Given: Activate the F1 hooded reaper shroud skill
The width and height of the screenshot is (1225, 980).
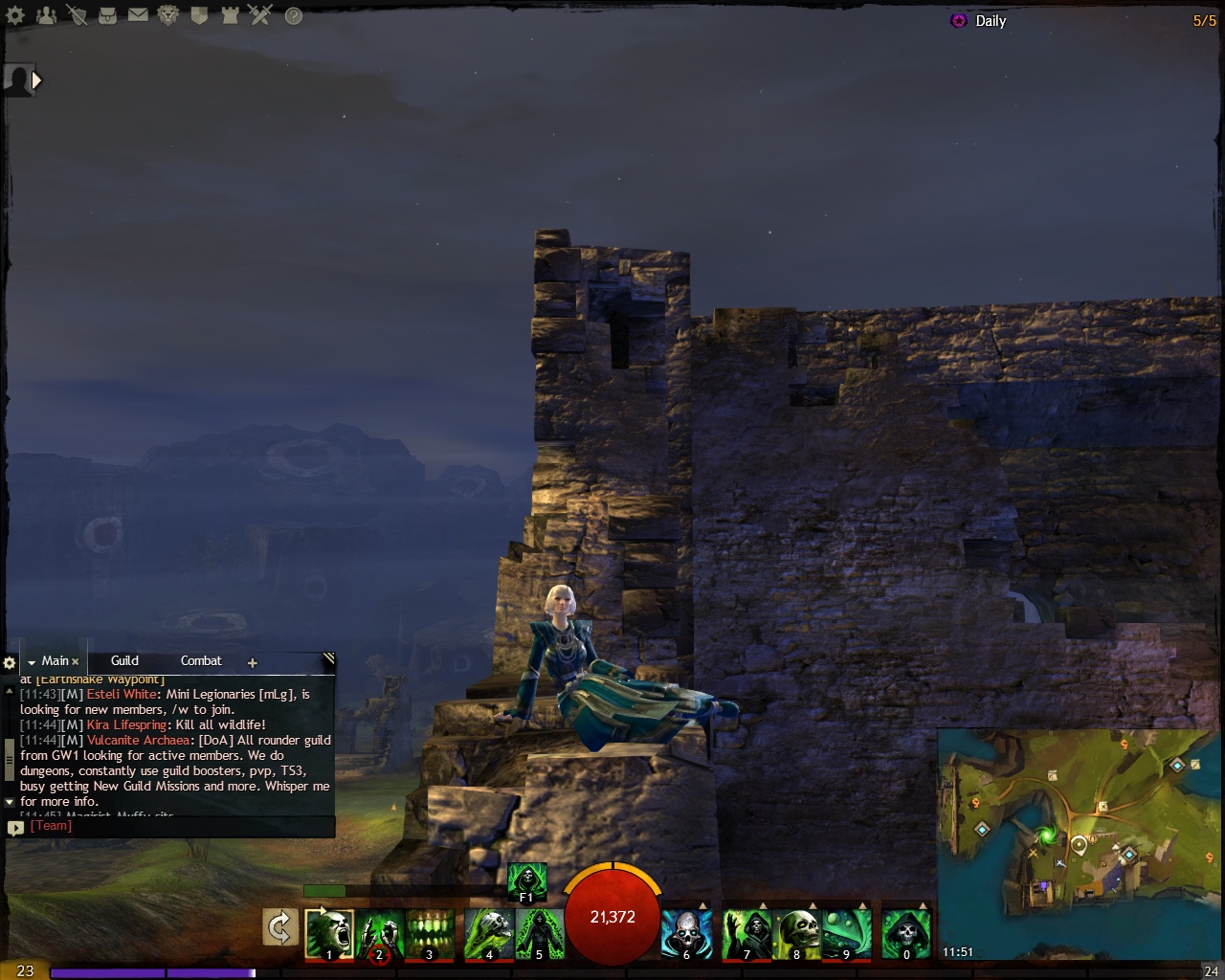Looking at the screenshot, I should pyautogui.click(x=526, y=881).
